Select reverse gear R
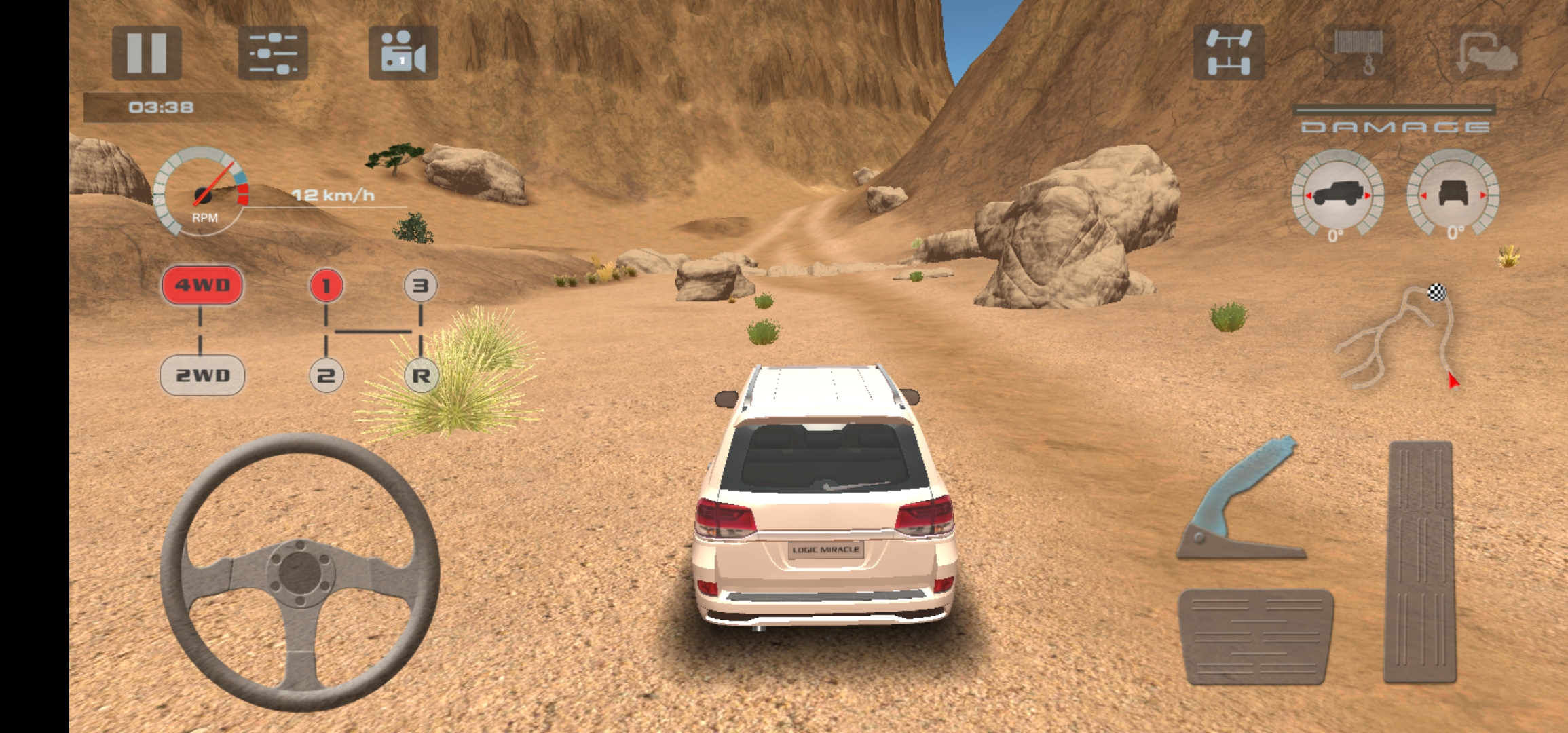This screenshot has width=1568, height=733. coord(421,375)
